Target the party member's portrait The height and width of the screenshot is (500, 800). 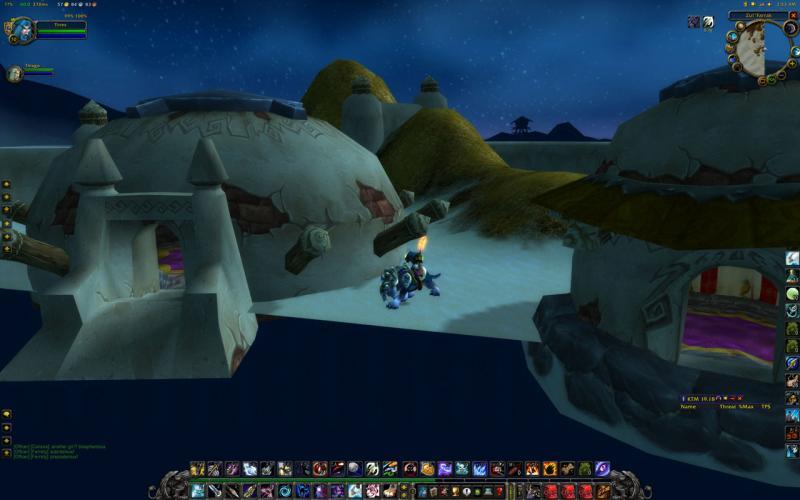(14, 73)
